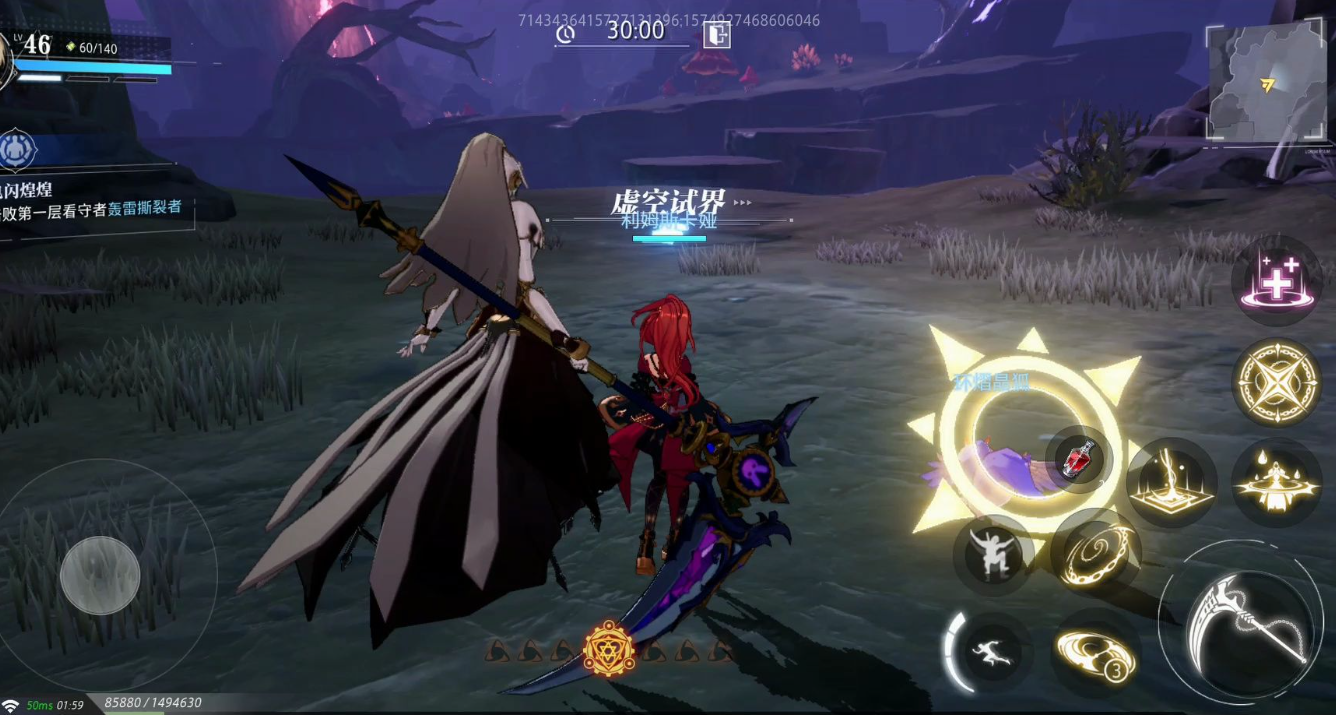Use the chained spiral ring skill
The width and height of the screenshot is (1336, 715).
point(1096,551)
